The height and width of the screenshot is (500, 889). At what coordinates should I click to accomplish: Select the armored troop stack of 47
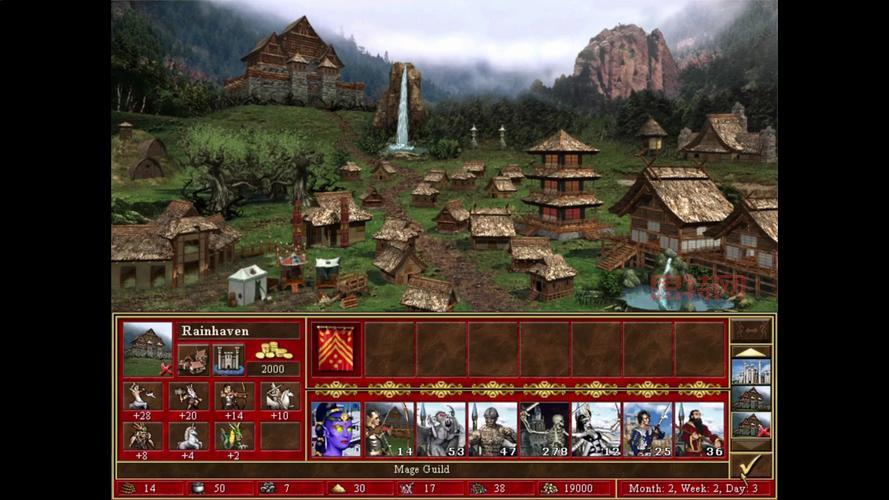click(x=492, y=428)
